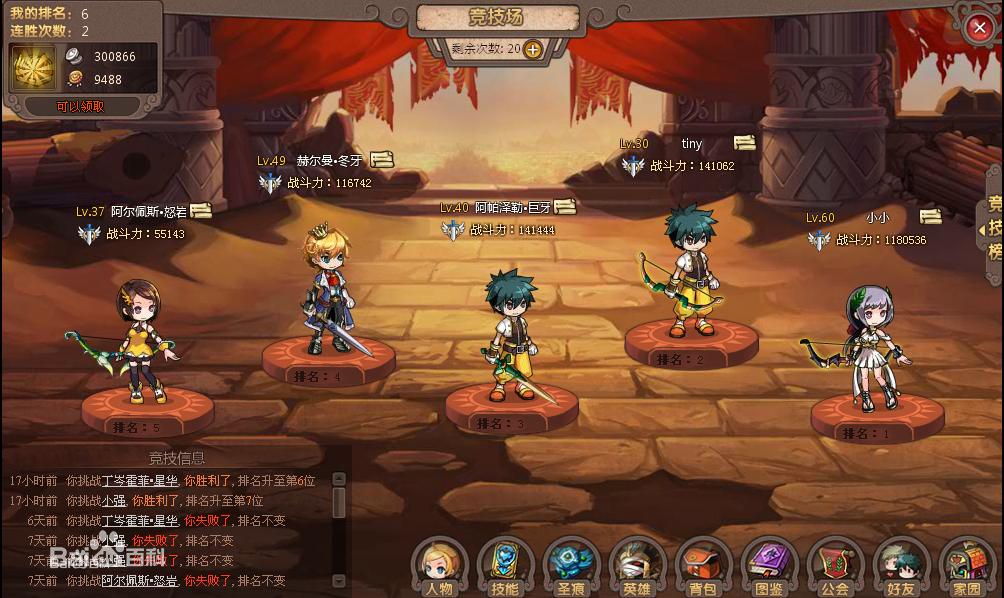Open the 图鉴 codex book

769,568
